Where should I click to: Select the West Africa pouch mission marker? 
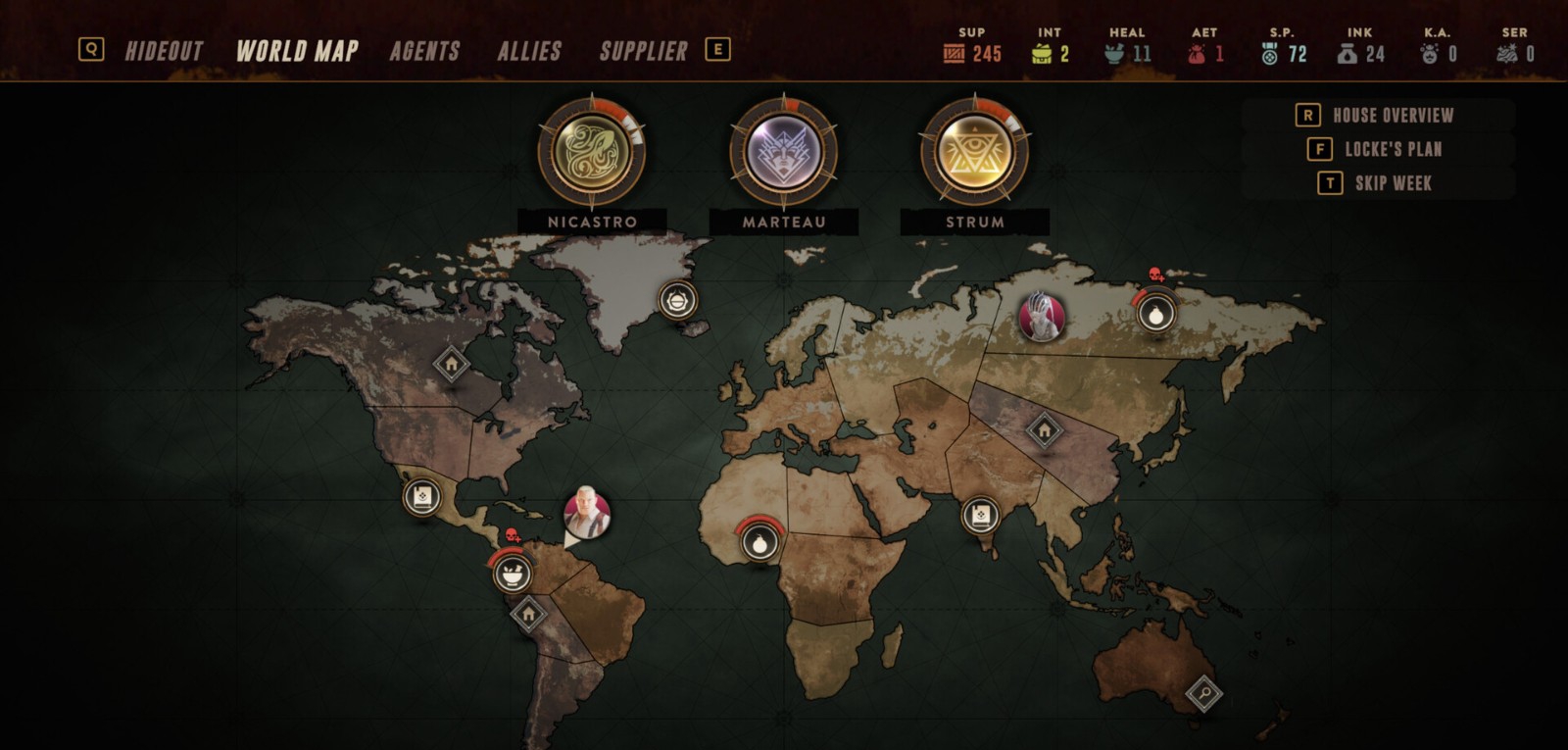pyautogui.click(x=760, y=540)
